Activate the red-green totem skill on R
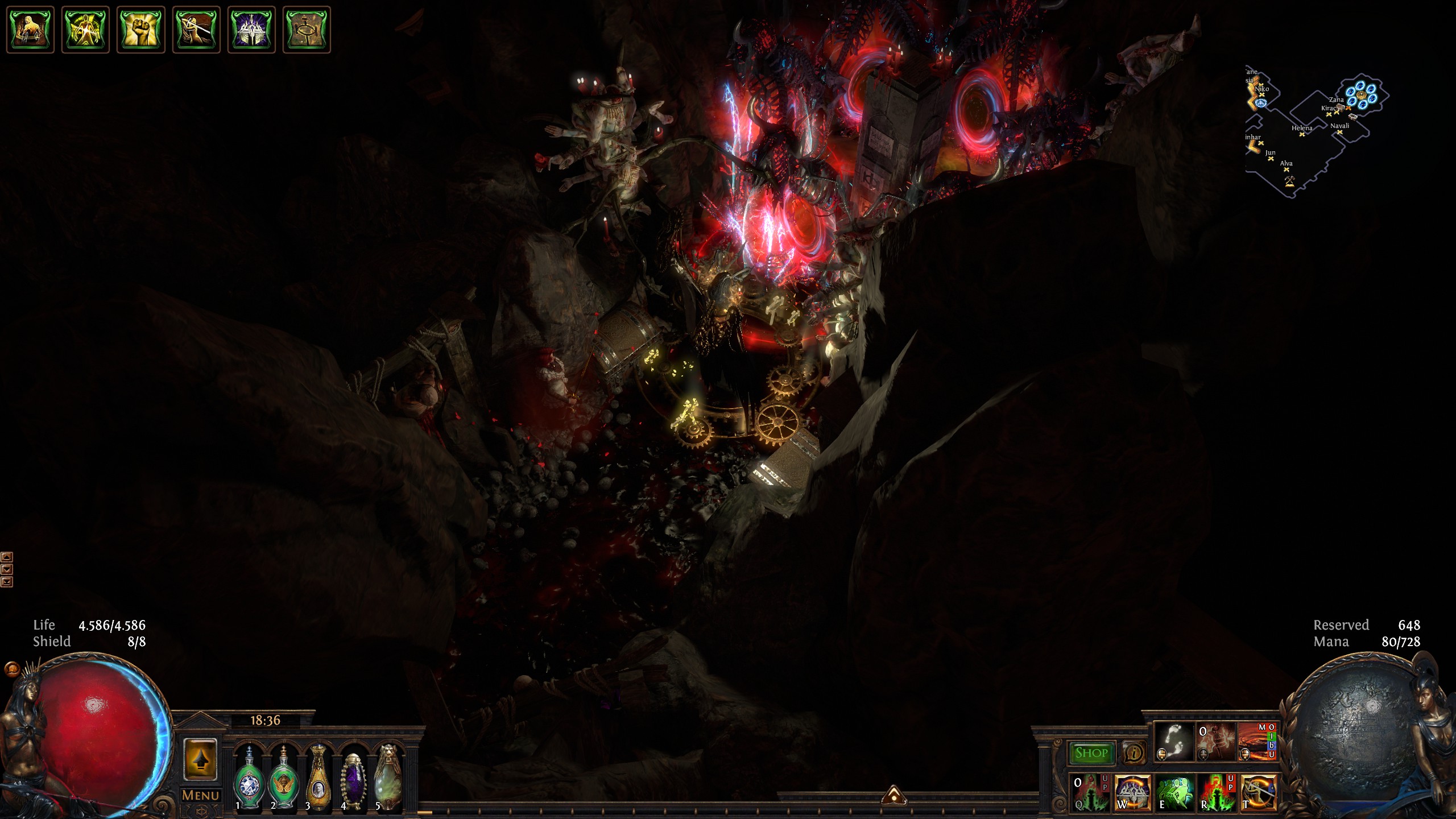 pyautogui.click(x=1216, y=792)
